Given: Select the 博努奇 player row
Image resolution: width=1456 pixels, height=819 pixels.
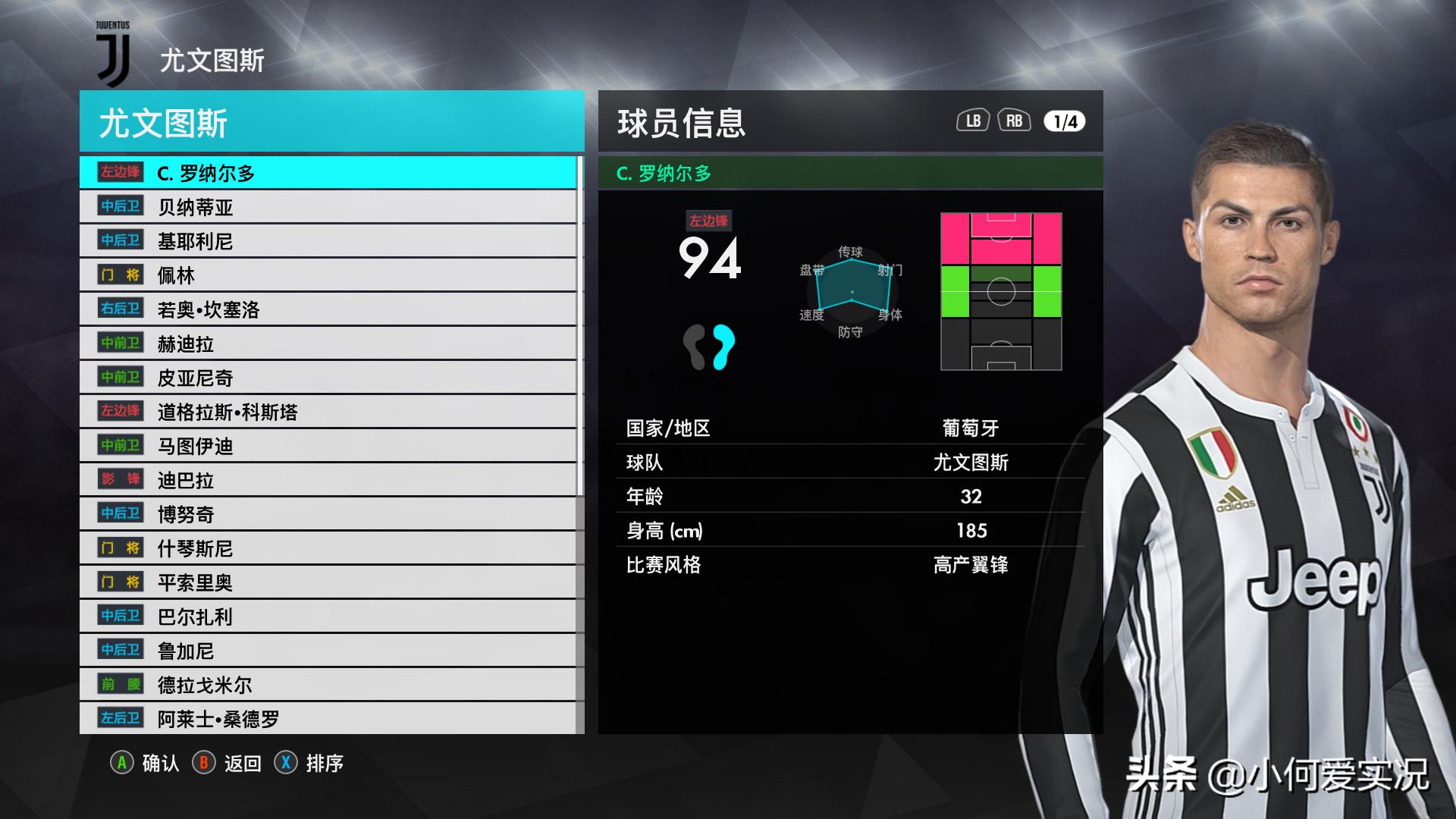Looking at the screenshot, I should [x=328, y=514].
